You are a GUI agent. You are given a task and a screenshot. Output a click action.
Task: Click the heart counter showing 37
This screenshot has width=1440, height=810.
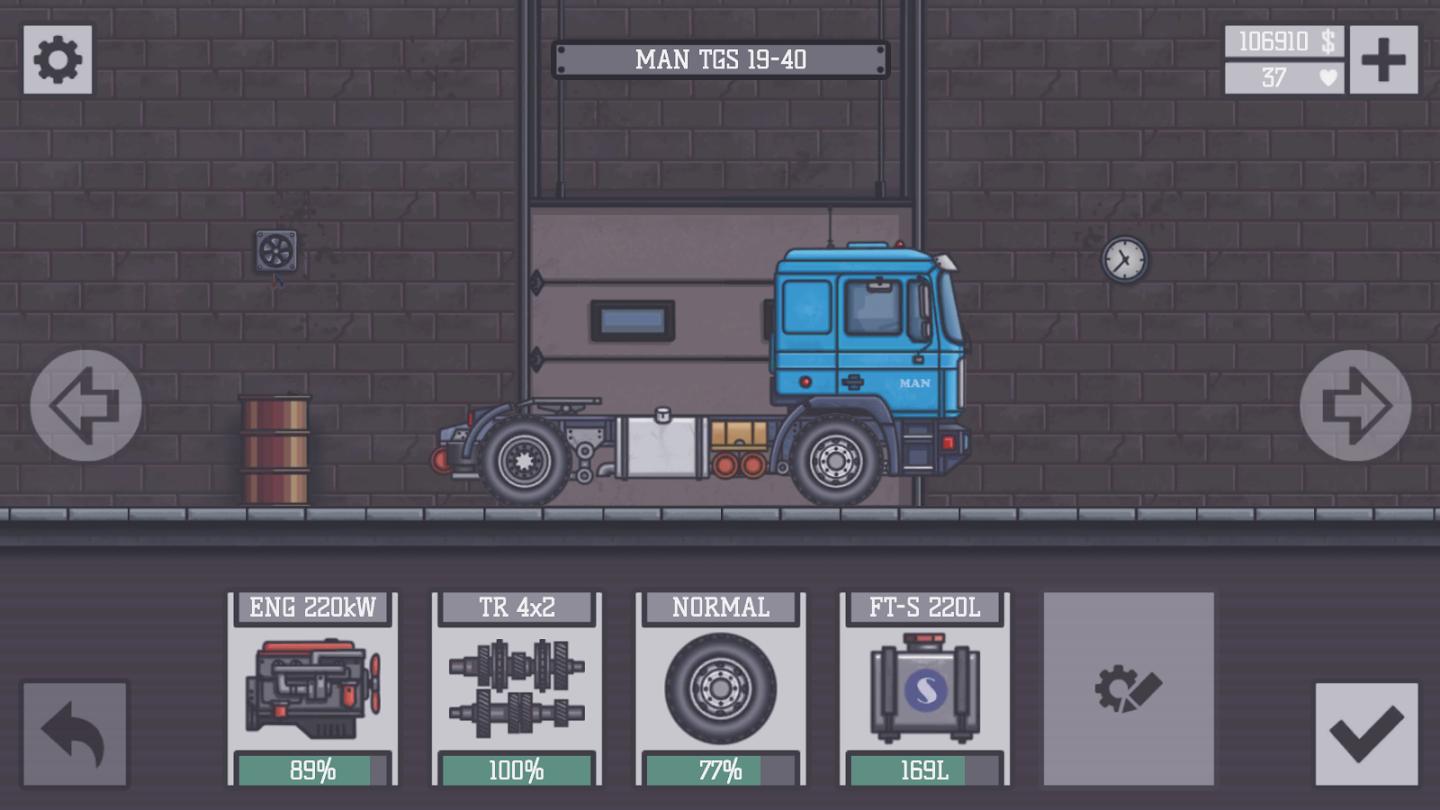click(1283, 77)
